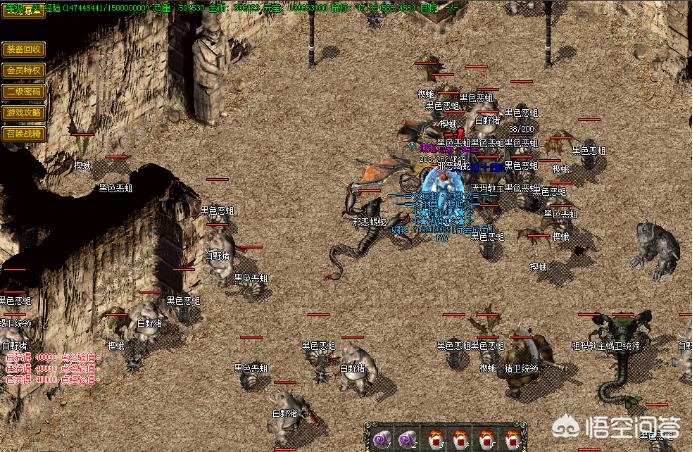Open the 装备回收 equipment recycle button
693x452 pixels.
(x=23, y=49)
